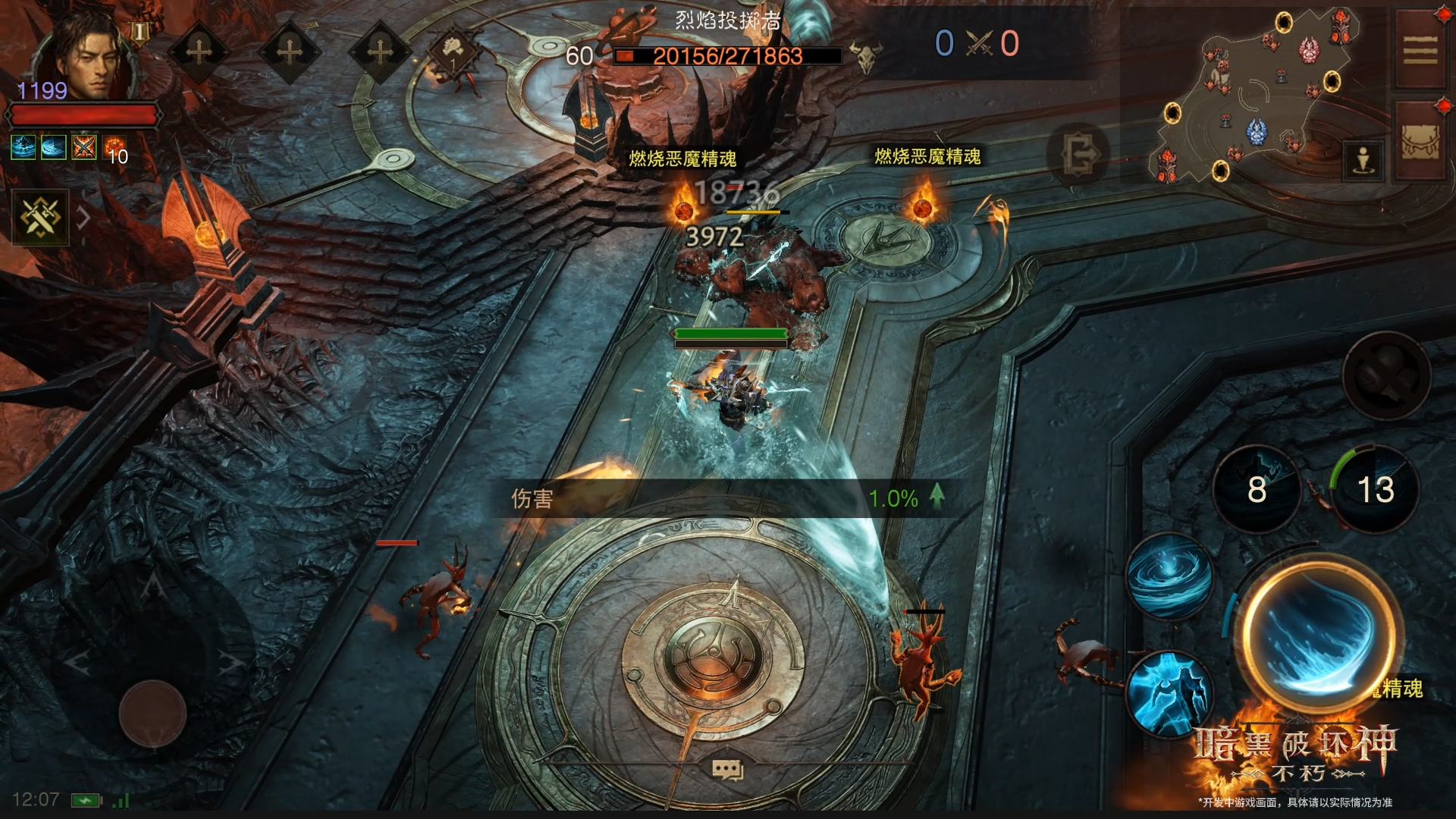Open the chat speech bubble
The width and height of the screenshot is (1456, 819).
727,770
